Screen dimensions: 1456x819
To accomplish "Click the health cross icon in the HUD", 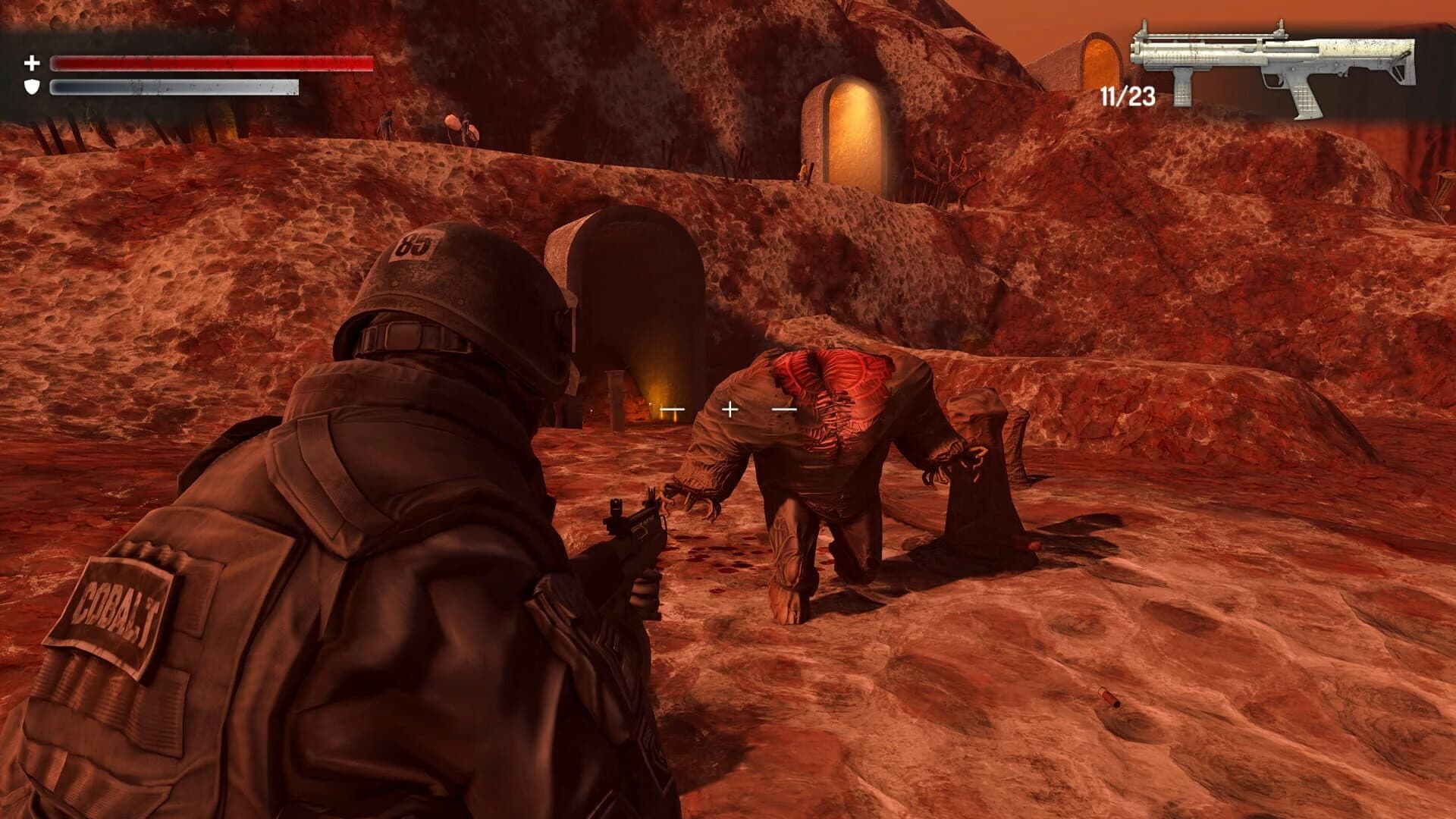I will [x=32, y=62].
